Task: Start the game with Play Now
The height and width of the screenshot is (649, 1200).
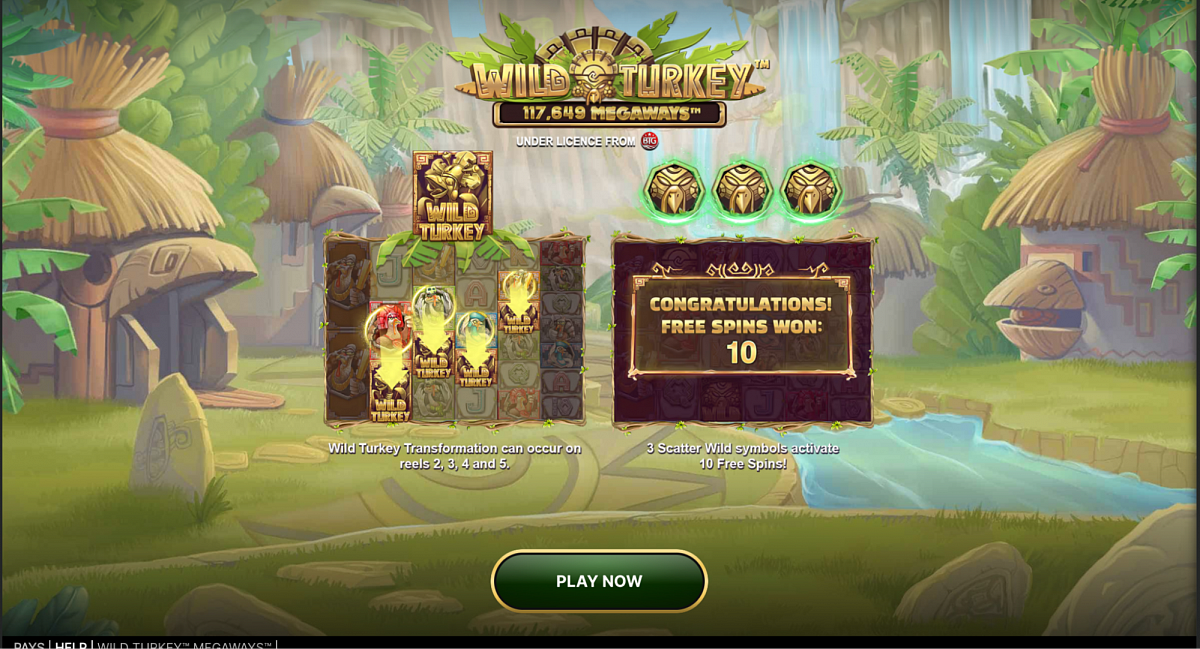Action: pos(599,581)
